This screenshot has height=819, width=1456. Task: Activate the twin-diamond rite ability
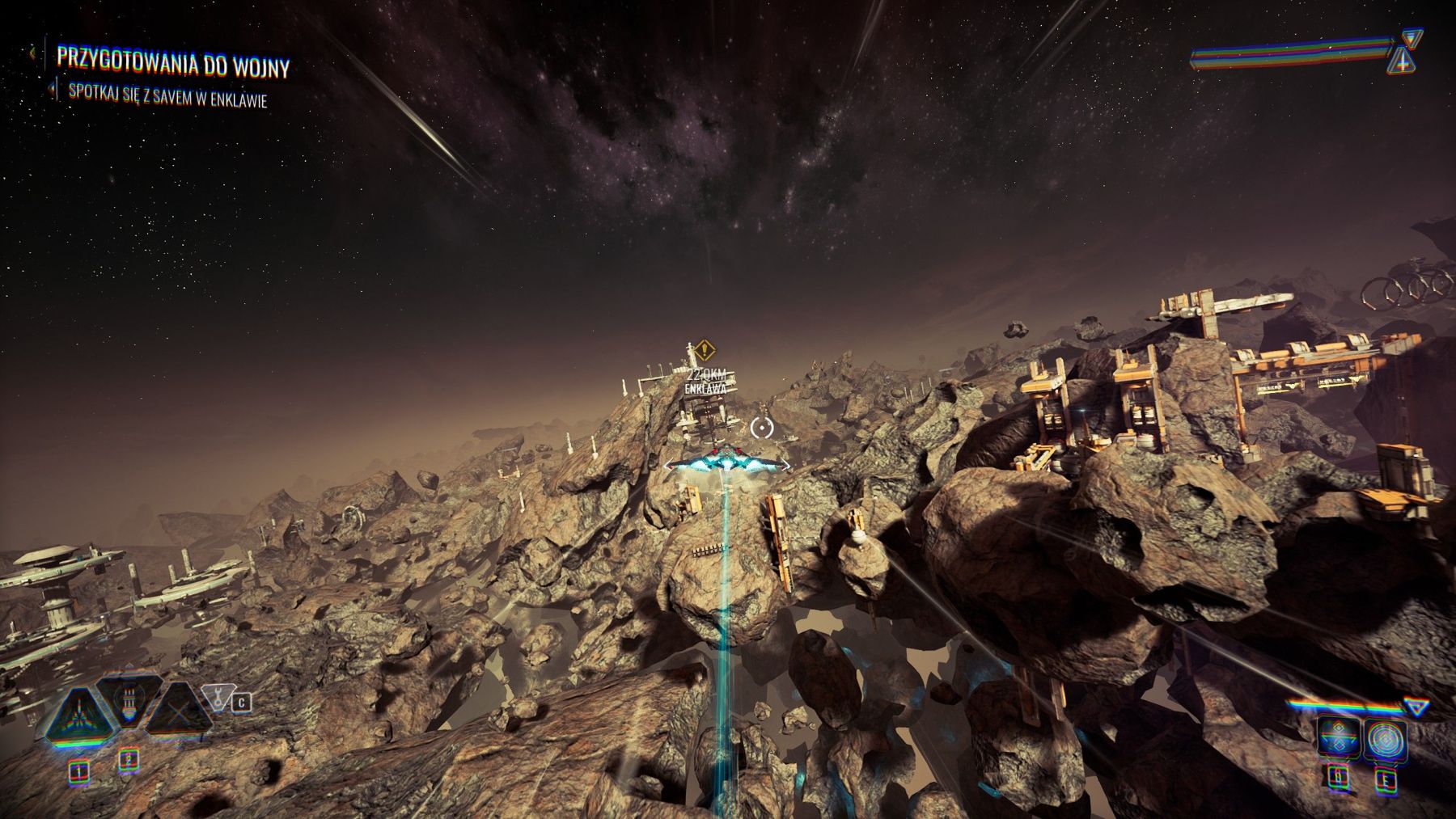pyautogui.click(x=1337, y=738)
